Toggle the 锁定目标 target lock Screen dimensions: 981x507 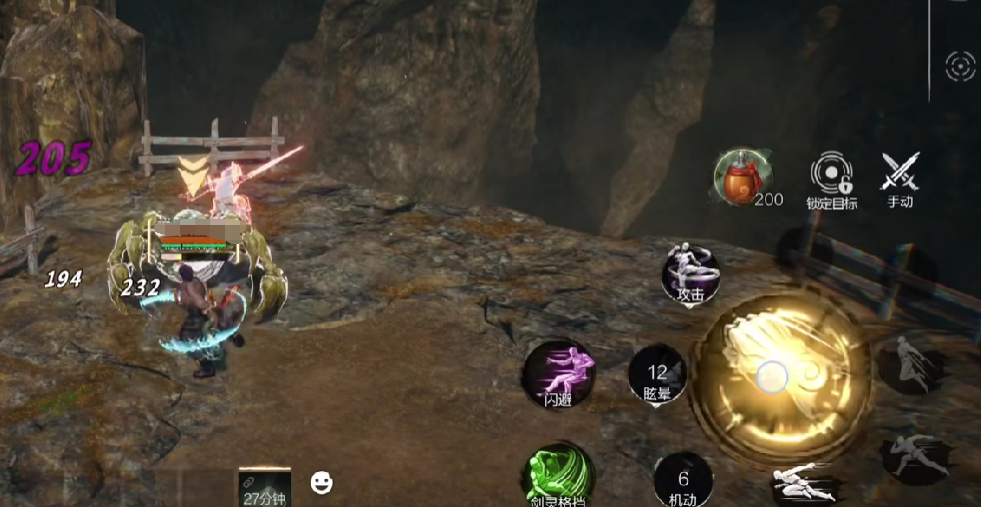[x=831, y=175]
